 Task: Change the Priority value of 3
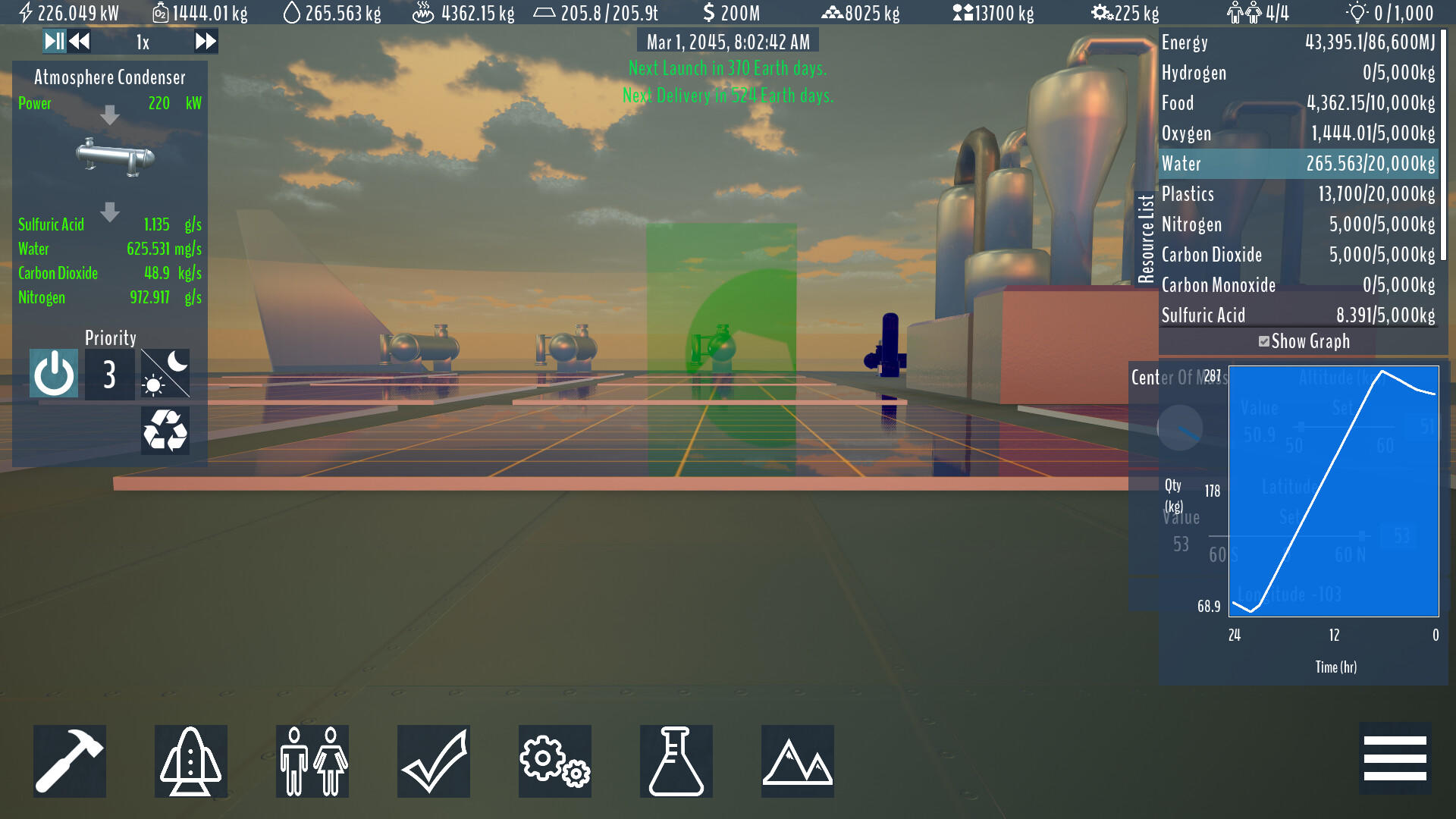(x=108, y=373)
